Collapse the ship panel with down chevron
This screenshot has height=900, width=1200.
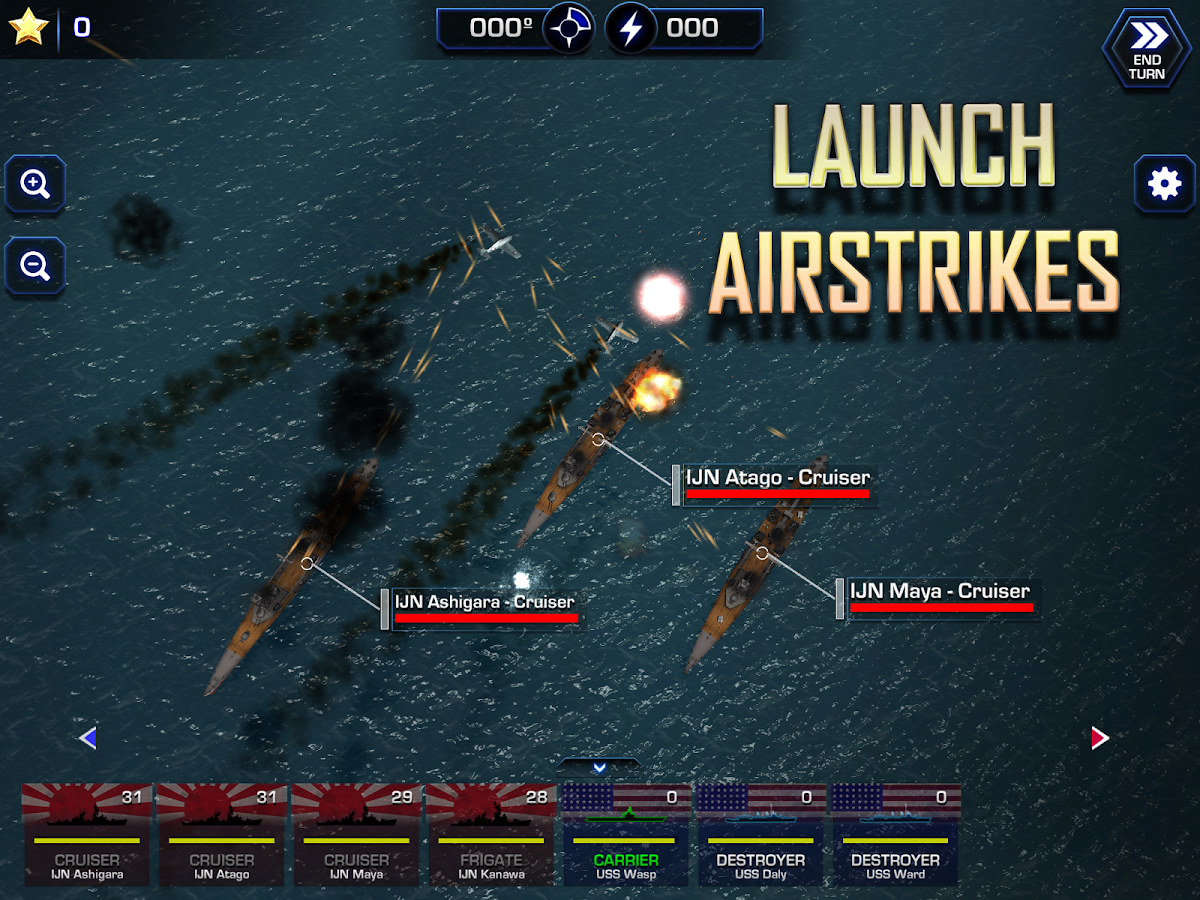(599, 768)
